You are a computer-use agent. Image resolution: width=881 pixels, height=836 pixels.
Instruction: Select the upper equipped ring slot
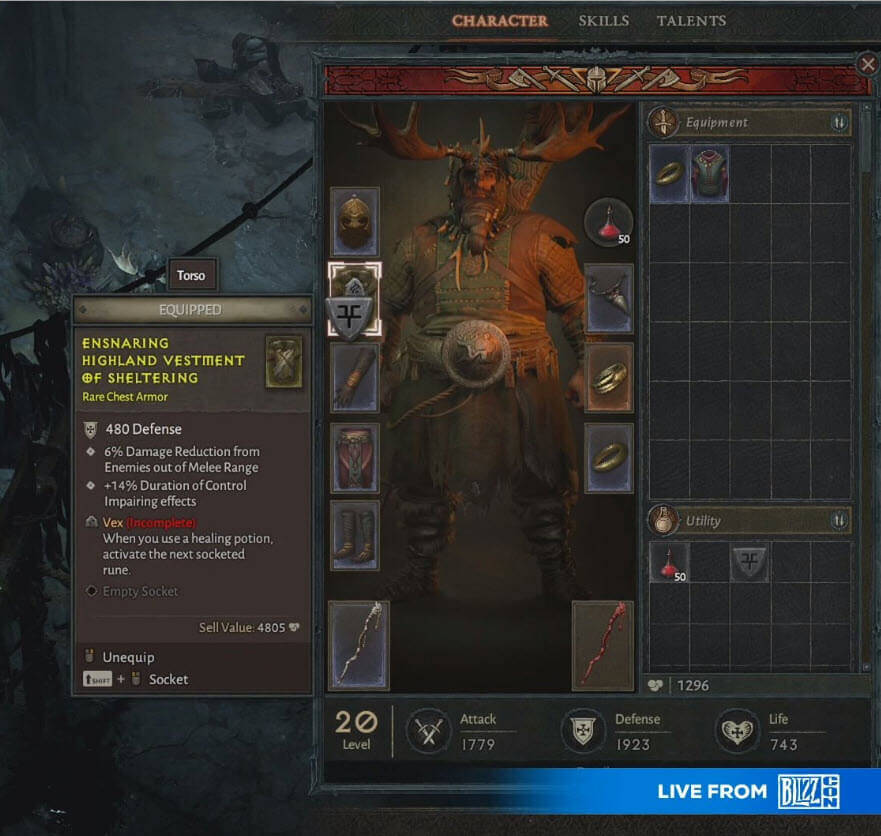[608, 377]
